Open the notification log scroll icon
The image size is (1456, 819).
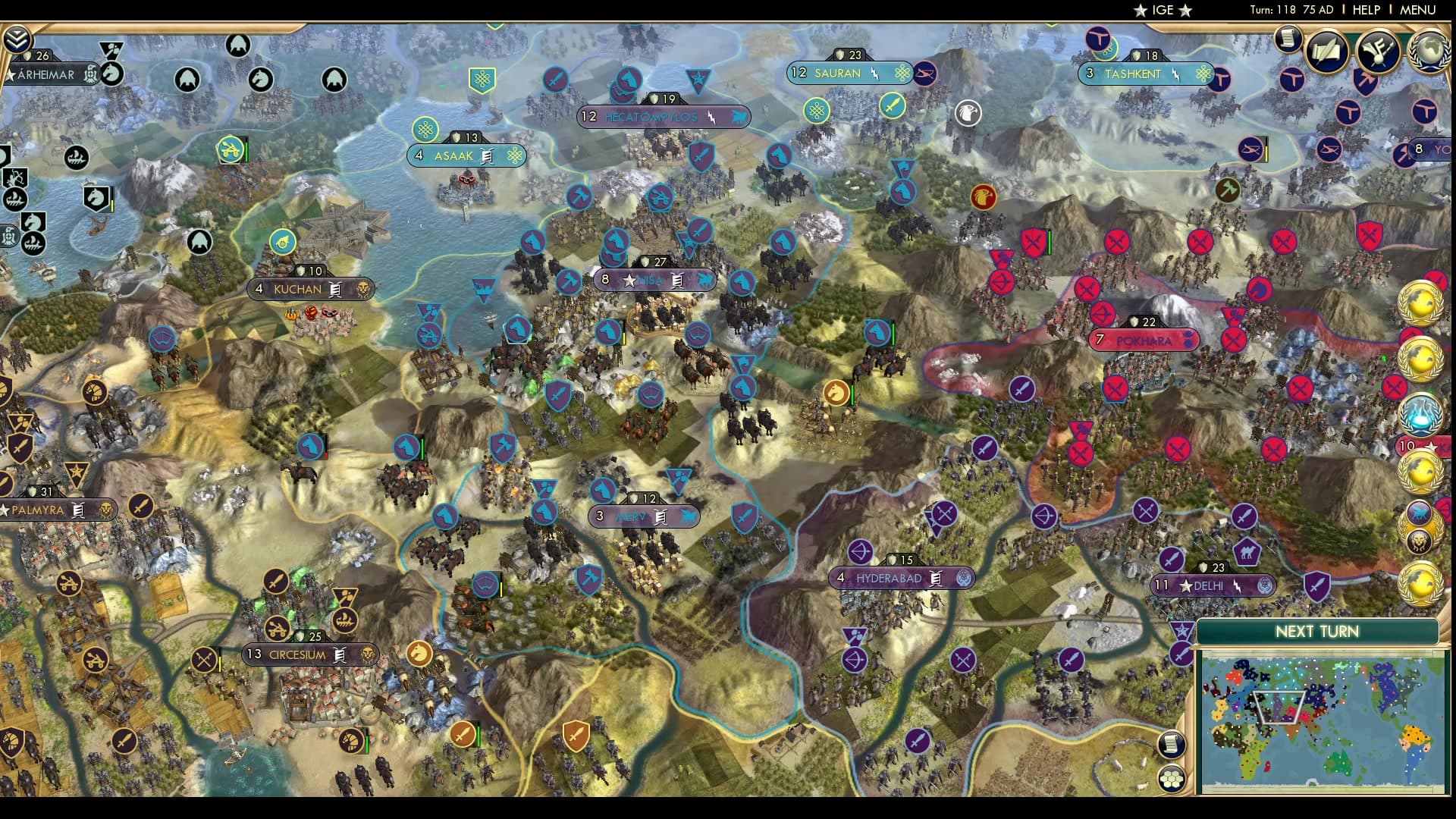[x=1288, y=39]
